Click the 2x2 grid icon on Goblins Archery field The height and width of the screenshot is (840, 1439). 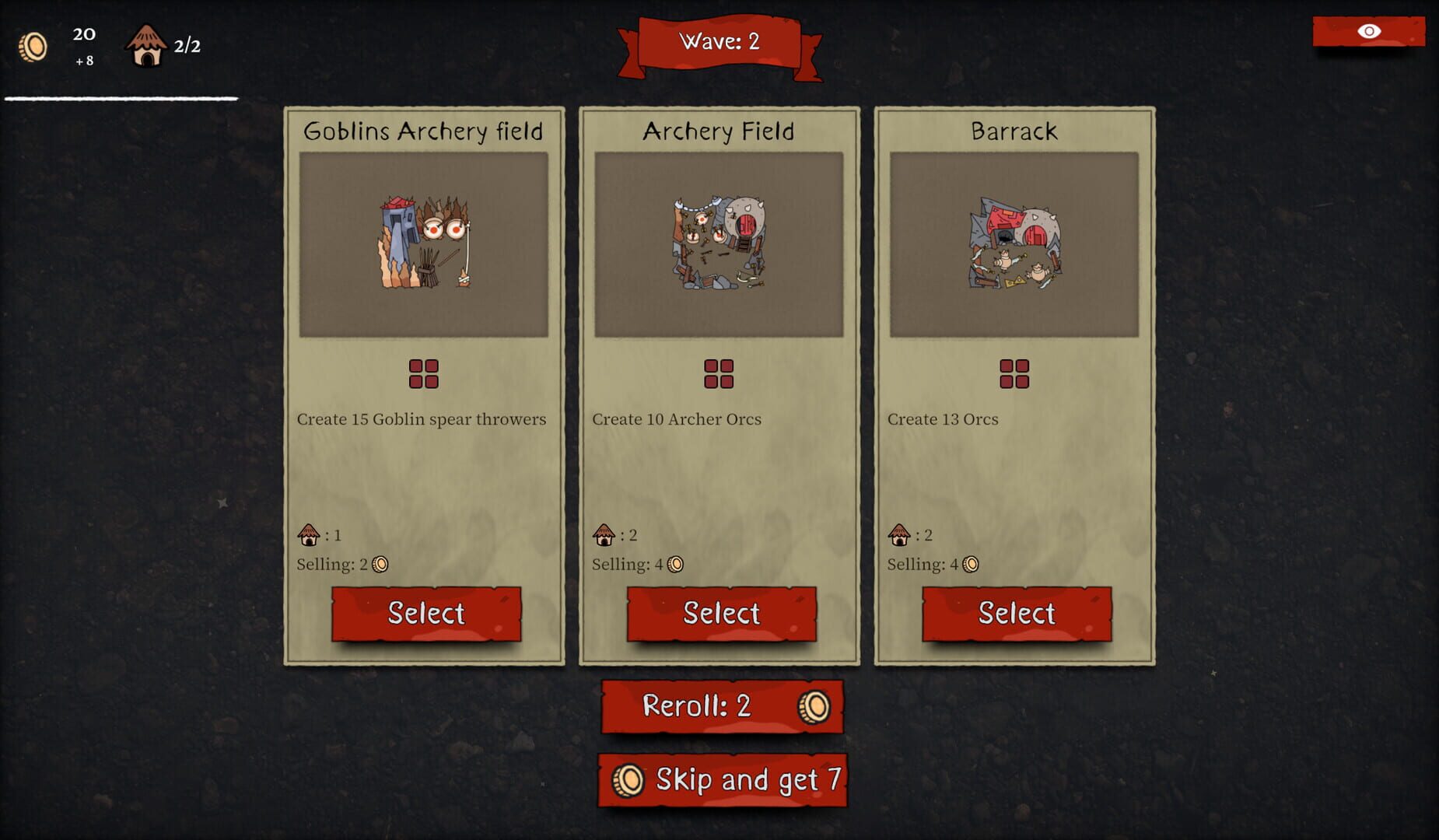425,374
